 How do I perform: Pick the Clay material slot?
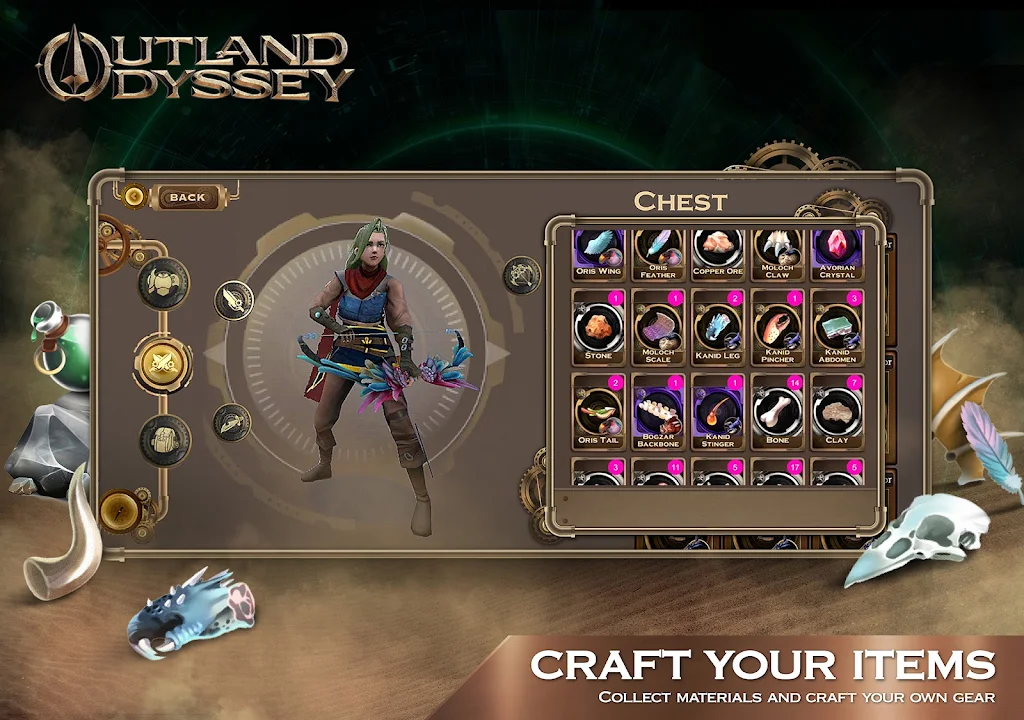click(x=837, y=410)
